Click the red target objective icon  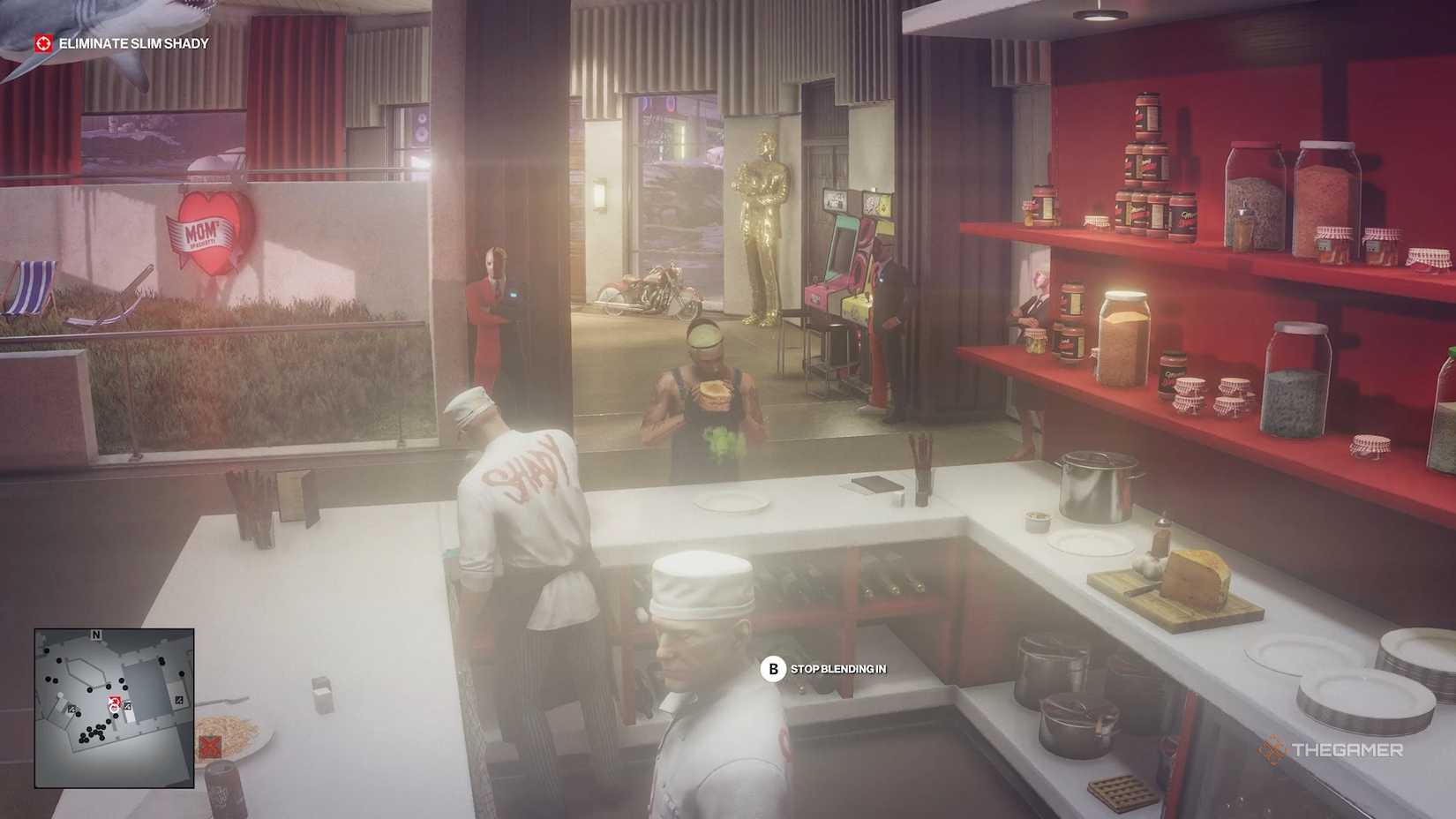tap(41, 41)
